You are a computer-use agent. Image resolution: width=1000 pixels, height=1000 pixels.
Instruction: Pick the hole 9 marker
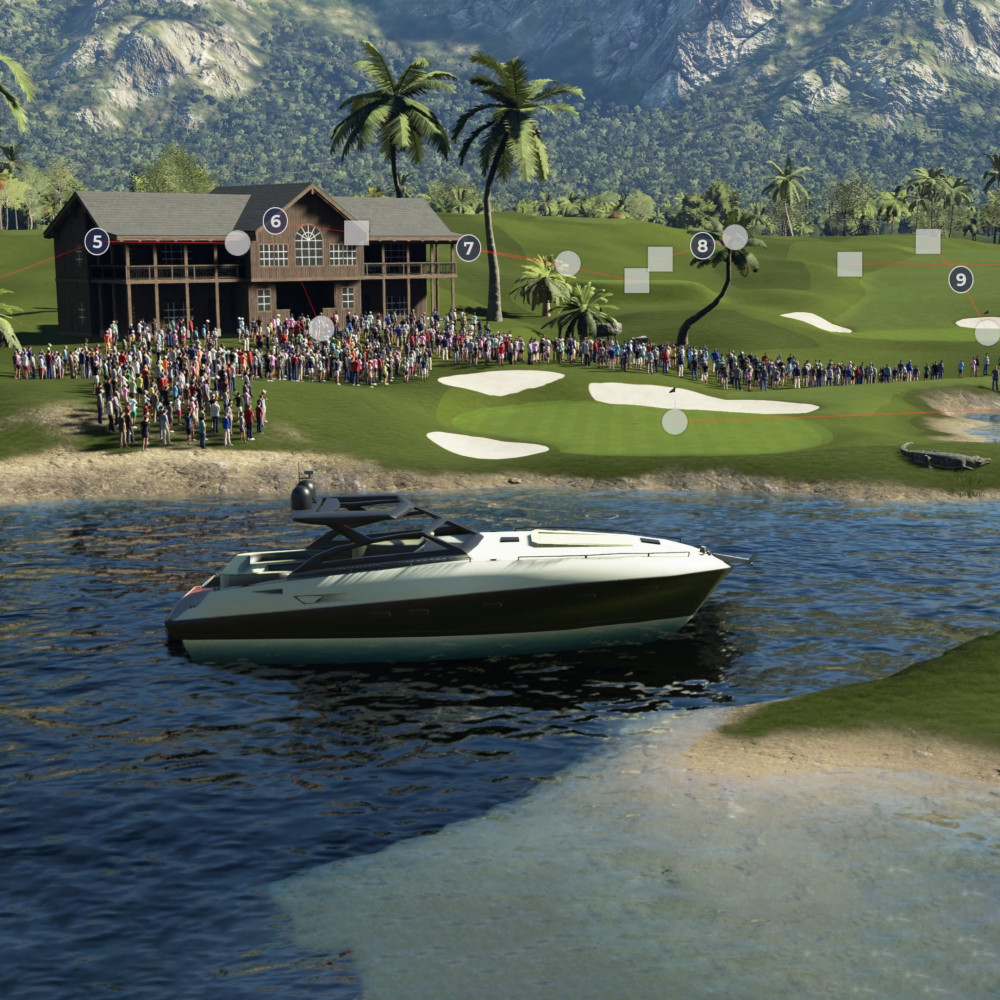click(x=961, y=279)
